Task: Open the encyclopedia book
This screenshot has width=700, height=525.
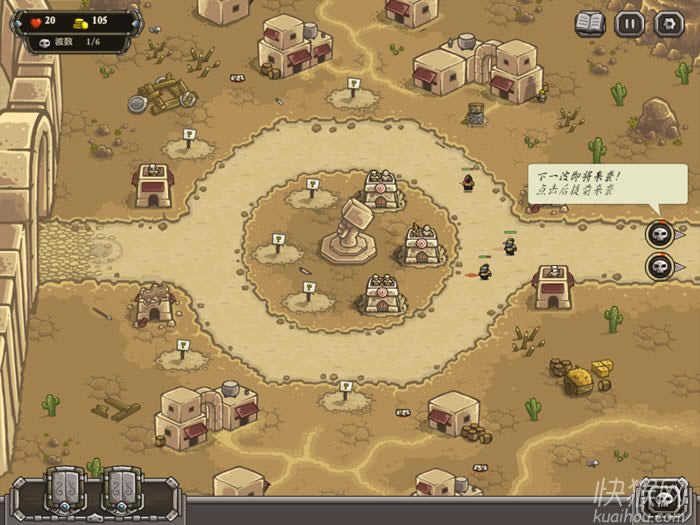Action: pyautogui.click(x=590, y=23)
